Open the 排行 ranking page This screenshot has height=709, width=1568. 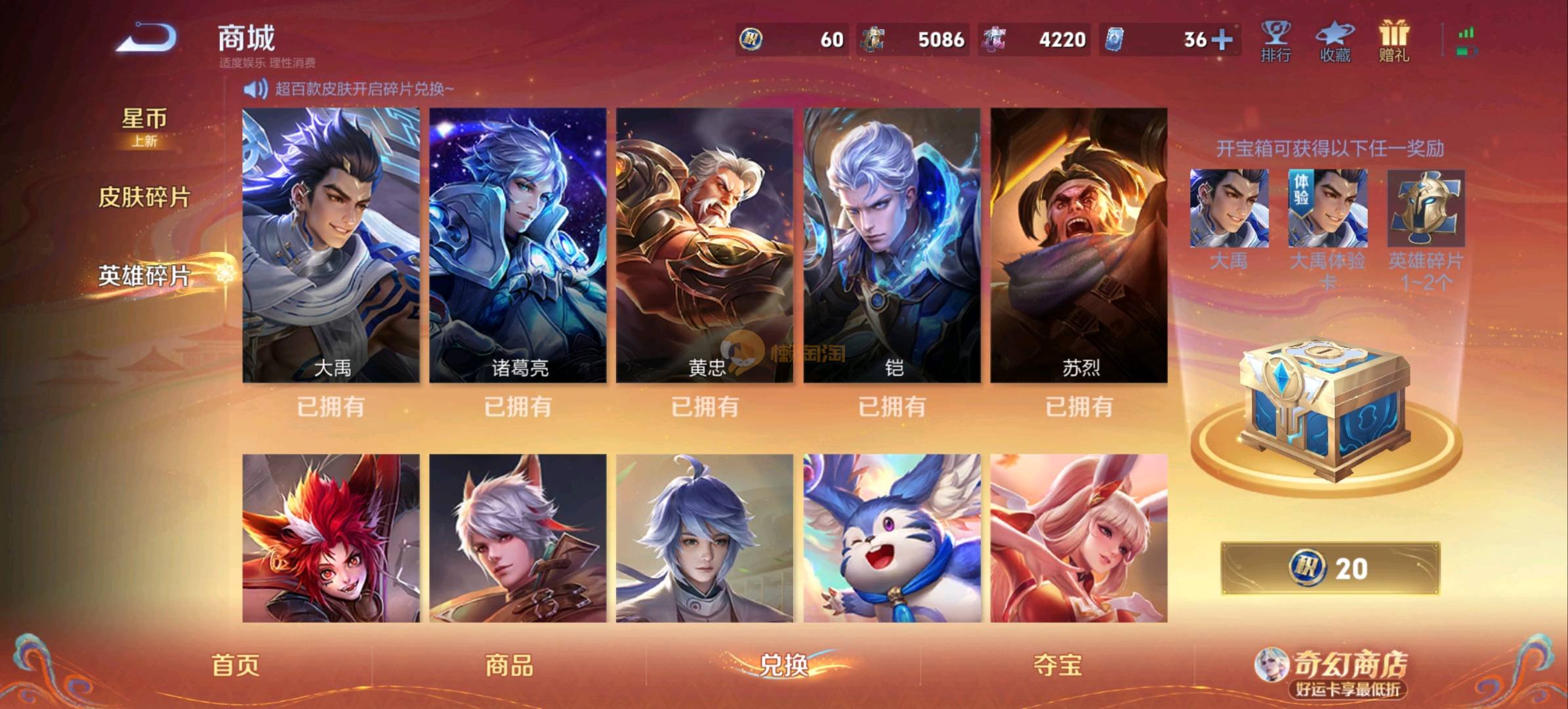coord(1275,41)
